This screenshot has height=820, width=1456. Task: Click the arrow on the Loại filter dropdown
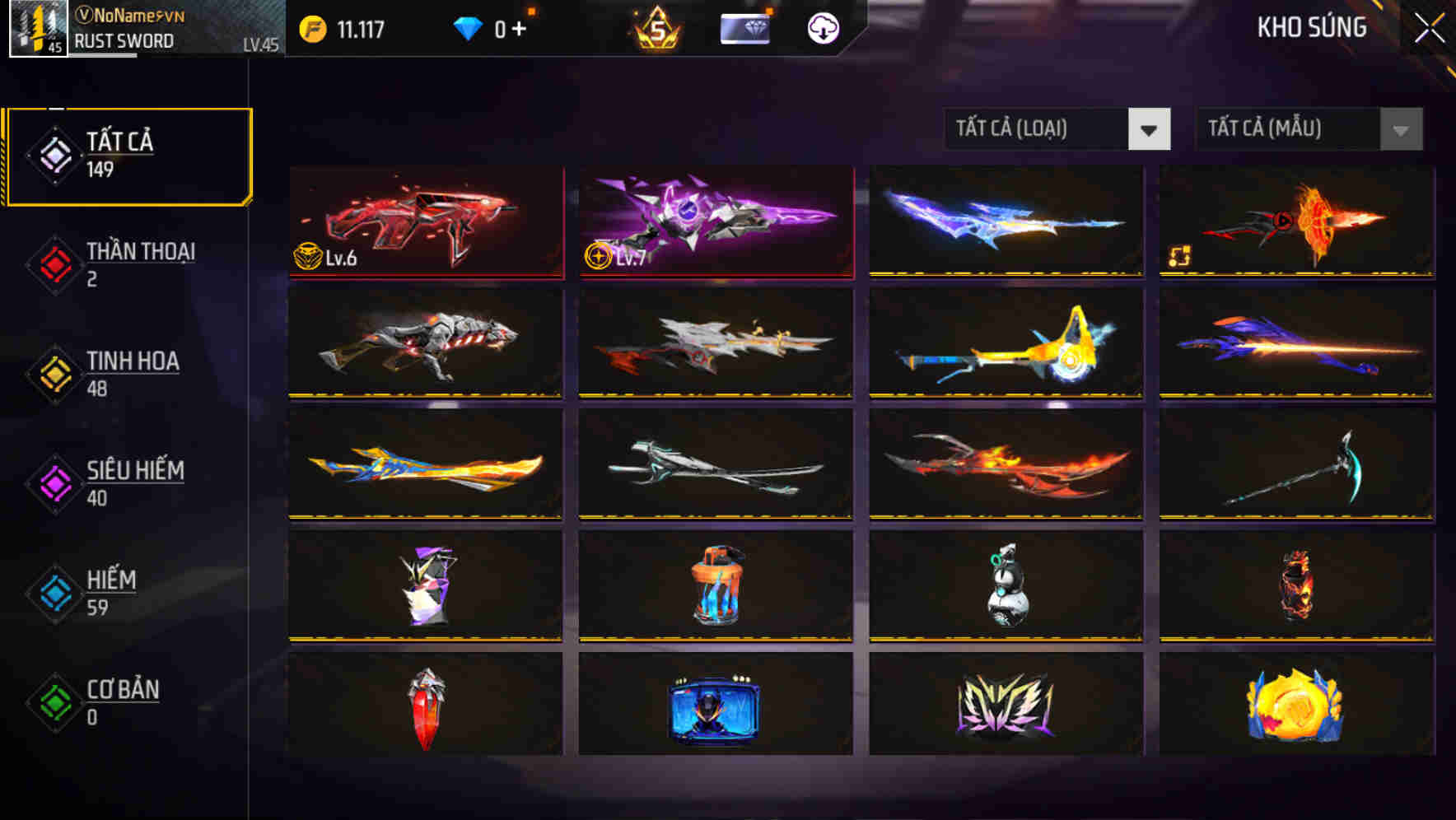tap(1150, 129)
